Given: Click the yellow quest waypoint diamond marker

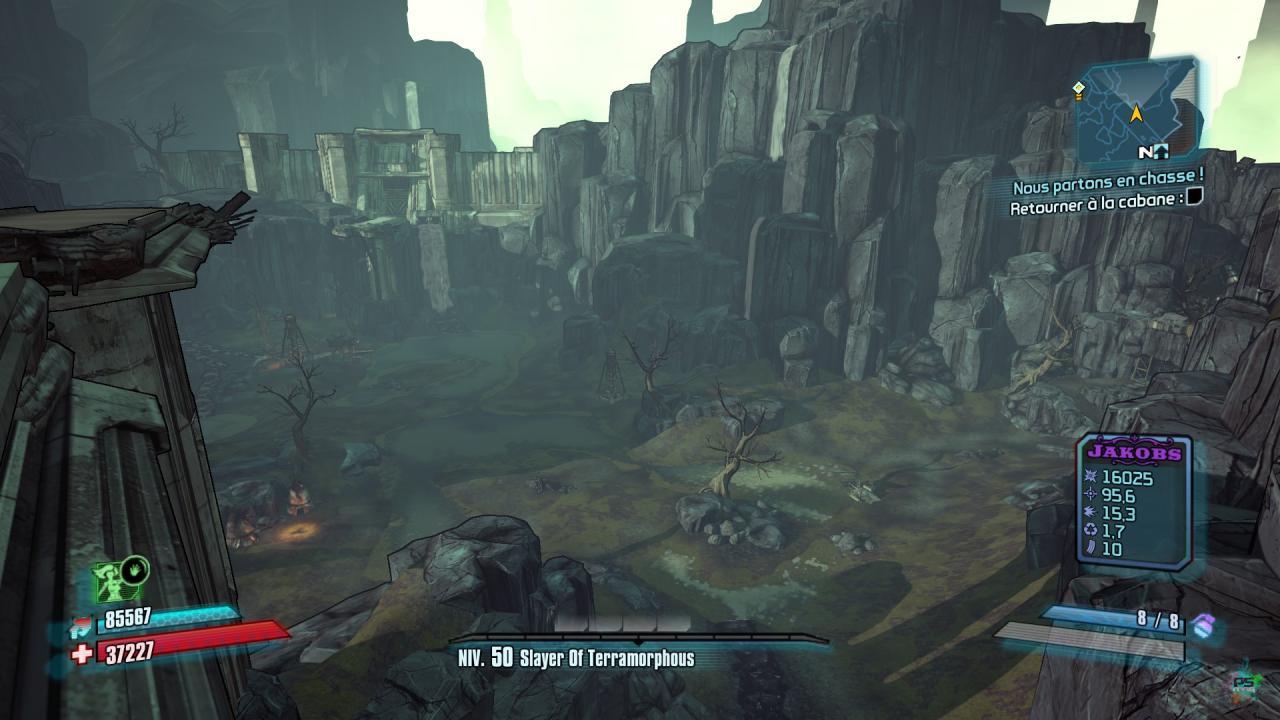Looking at the screenshot, I should [1078, 89].
